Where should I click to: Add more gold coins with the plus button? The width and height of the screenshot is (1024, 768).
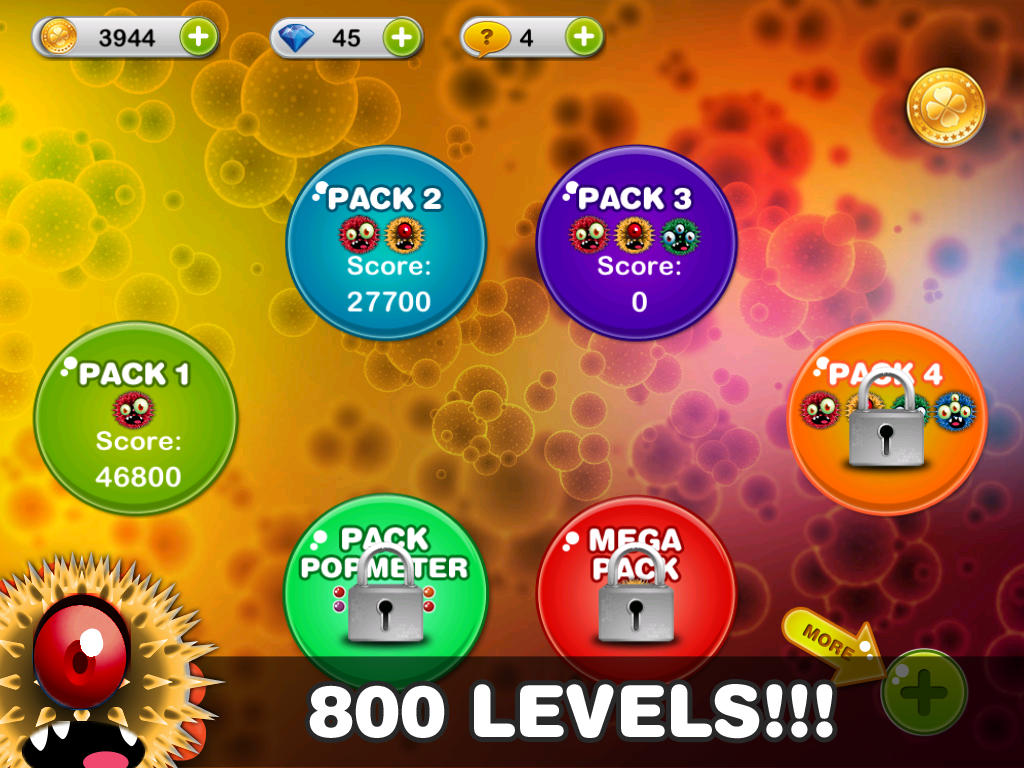(198, 38)
